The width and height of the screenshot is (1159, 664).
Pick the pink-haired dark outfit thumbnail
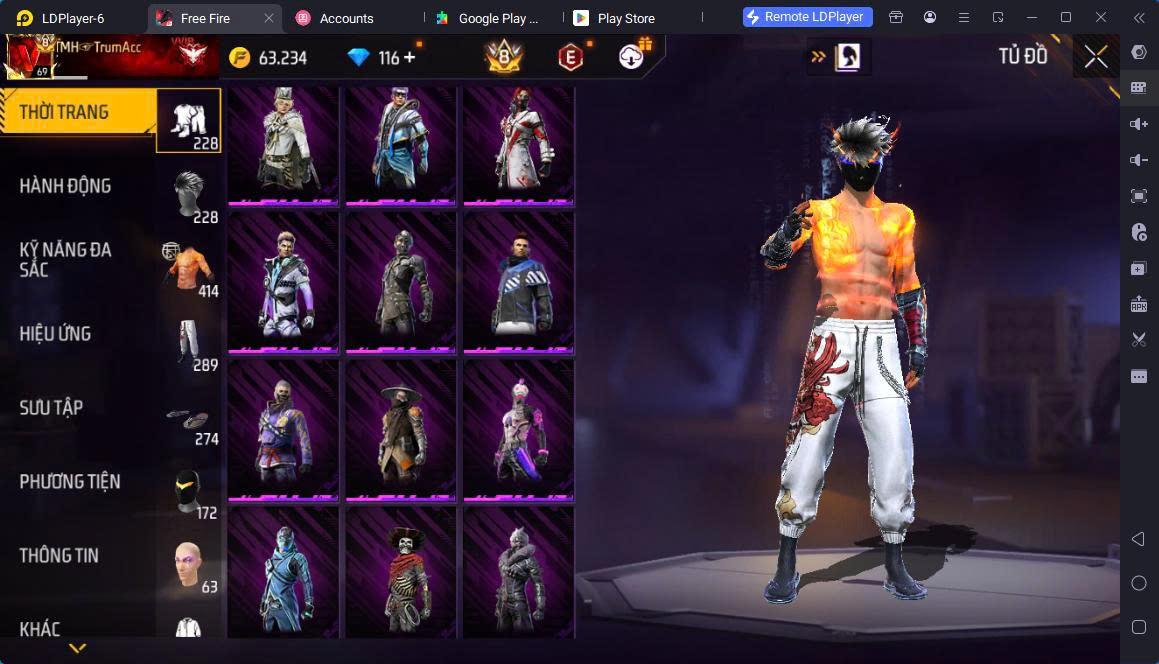519,429
